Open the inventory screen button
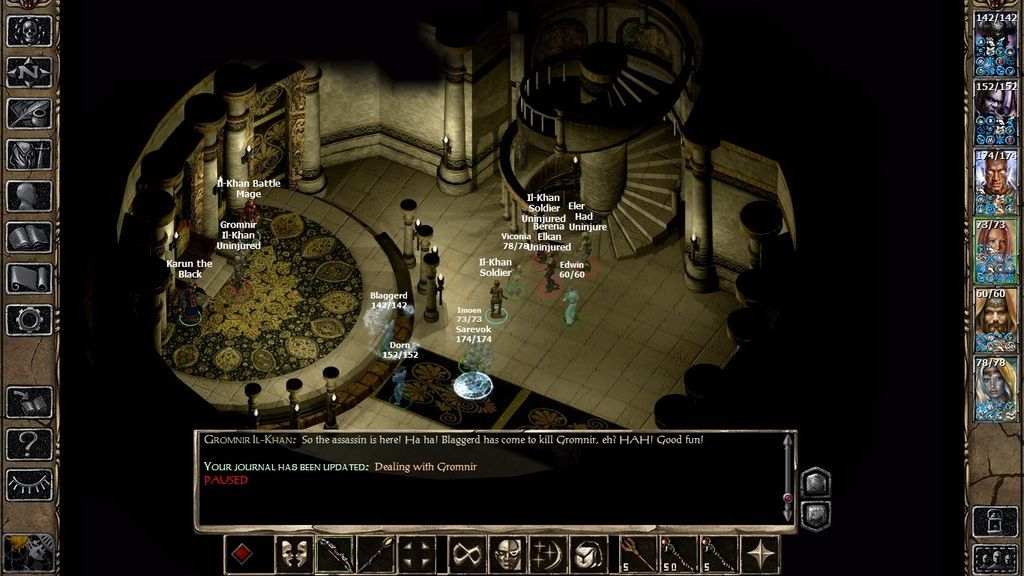 [x=28, y=155]
